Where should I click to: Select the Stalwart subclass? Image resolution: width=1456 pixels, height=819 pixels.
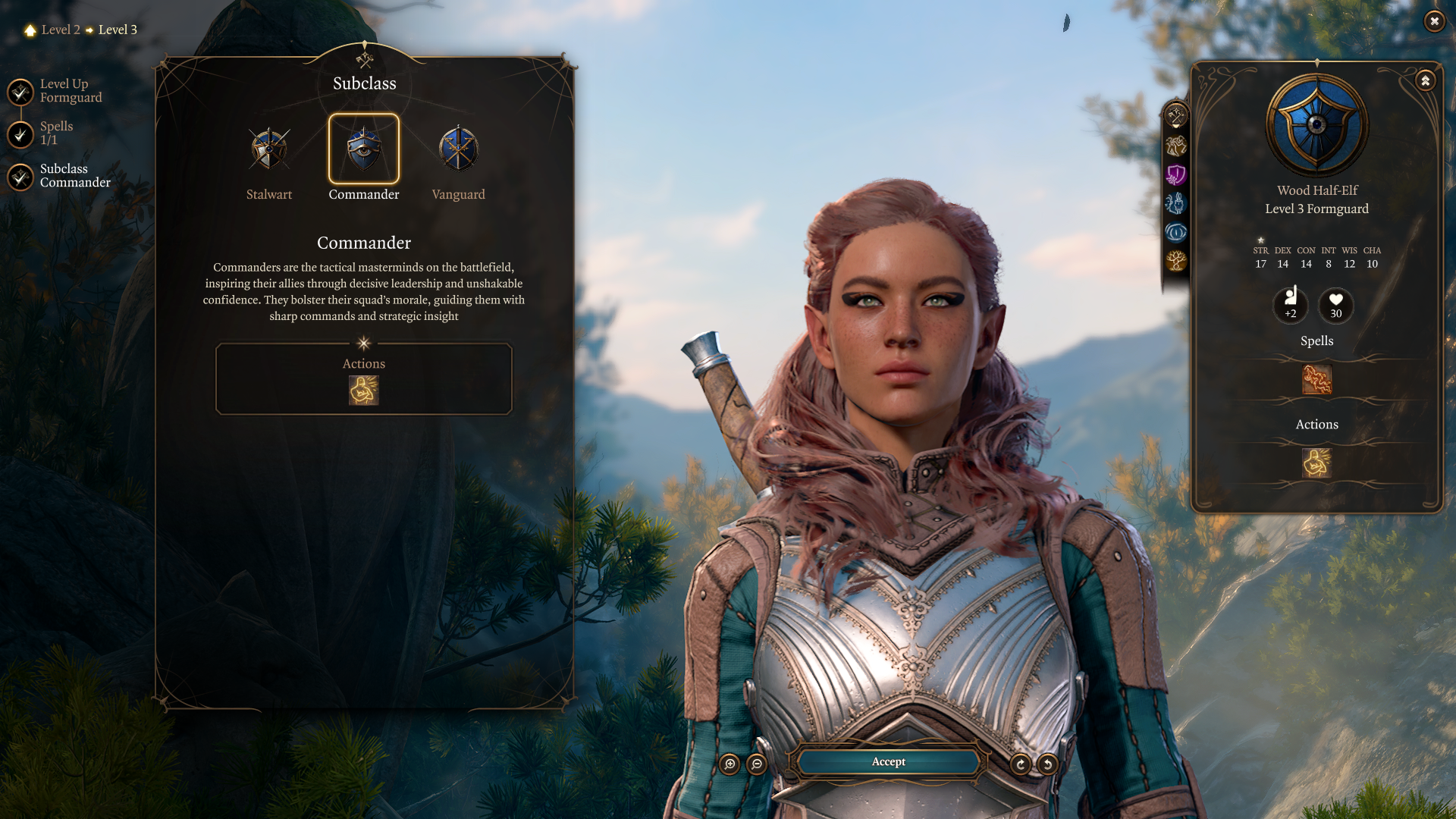(x=269, y=149)
